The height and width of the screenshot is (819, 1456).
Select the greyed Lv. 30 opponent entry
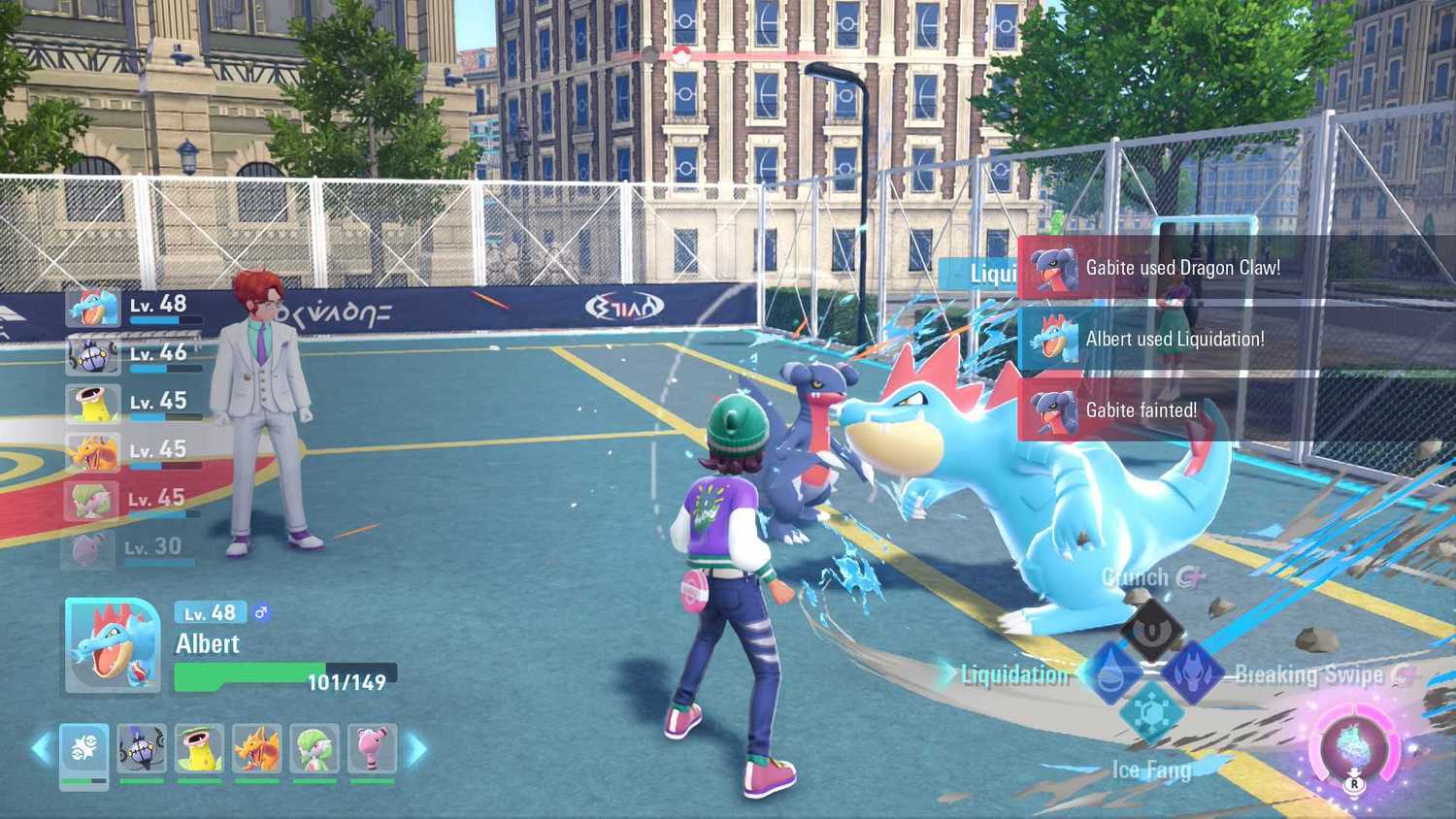point(136,545)
